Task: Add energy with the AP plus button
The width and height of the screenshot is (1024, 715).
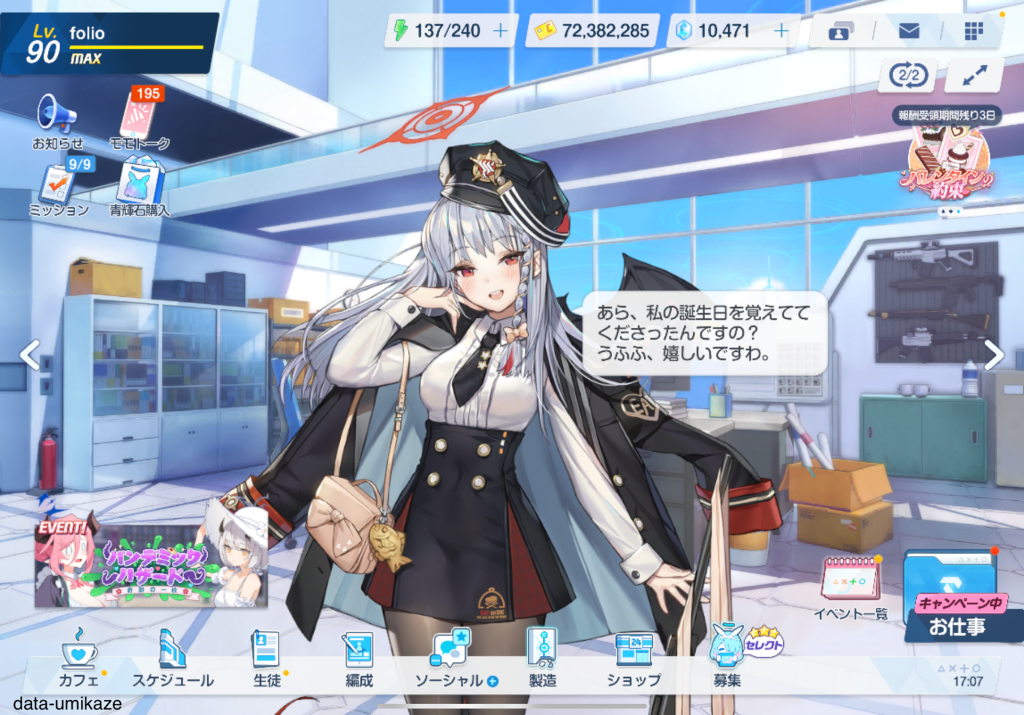Action: (x=500, y=31)
